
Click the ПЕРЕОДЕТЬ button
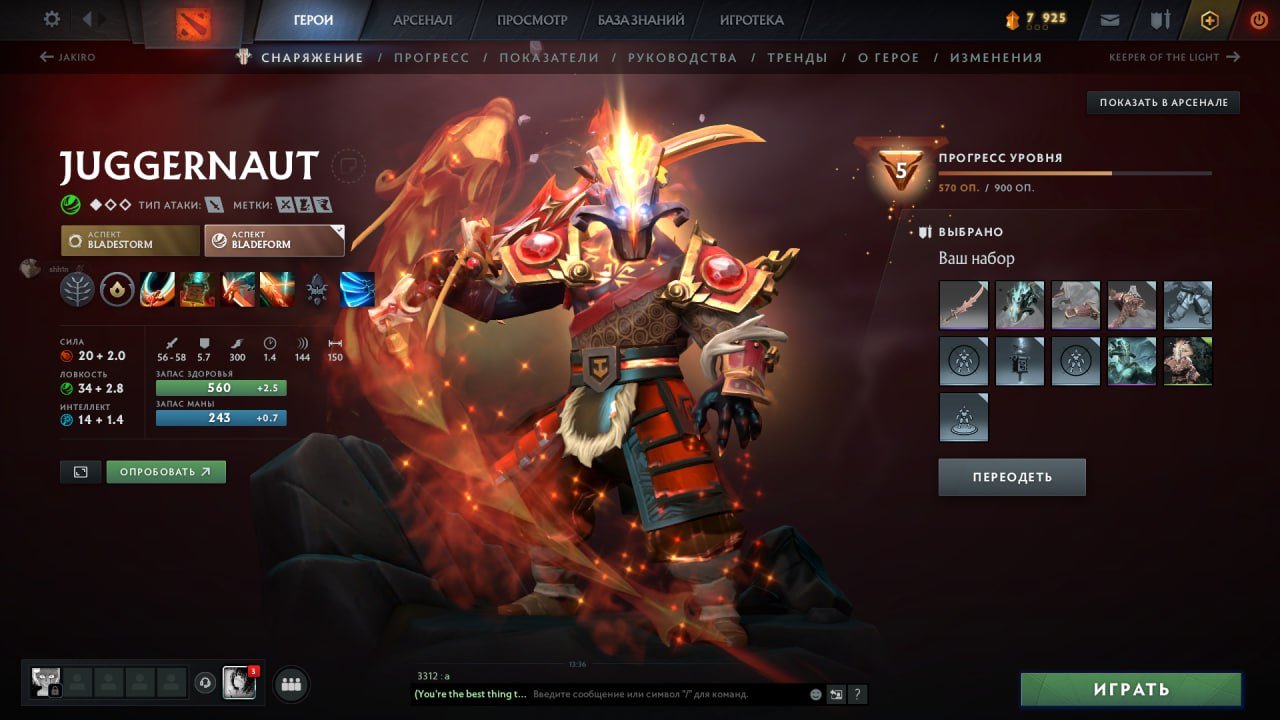pos(1011,476)
